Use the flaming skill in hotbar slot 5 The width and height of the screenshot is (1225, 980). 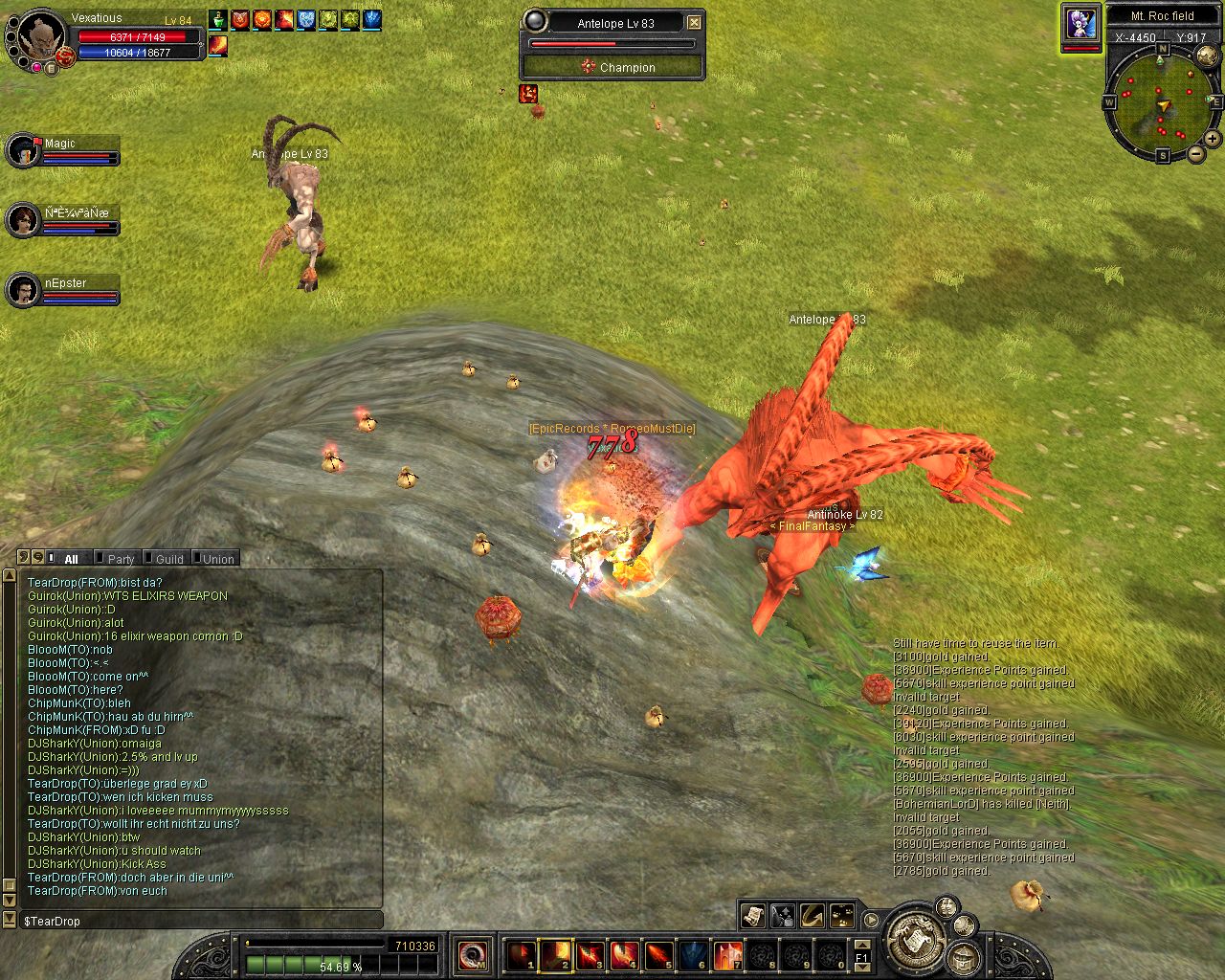(x=659, y=955)
